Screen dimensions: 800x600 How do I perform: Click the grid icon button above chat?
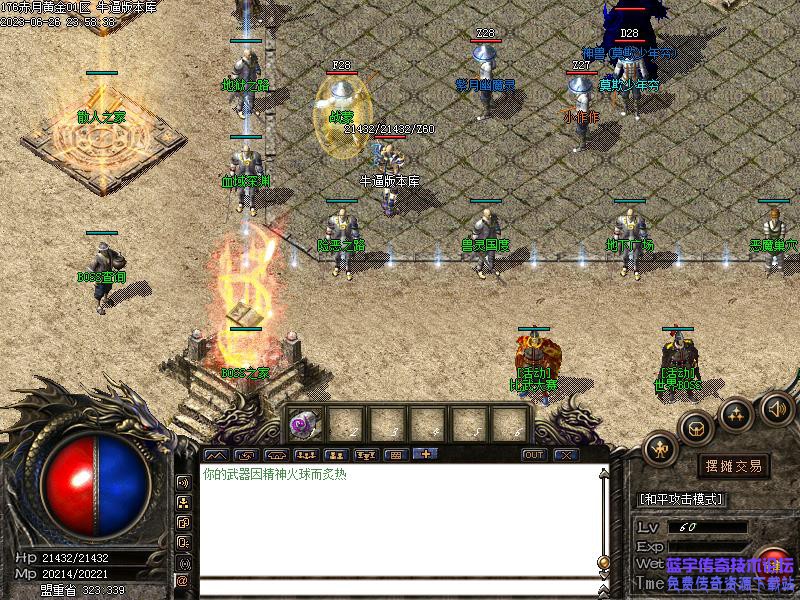[x=395, y=455]
